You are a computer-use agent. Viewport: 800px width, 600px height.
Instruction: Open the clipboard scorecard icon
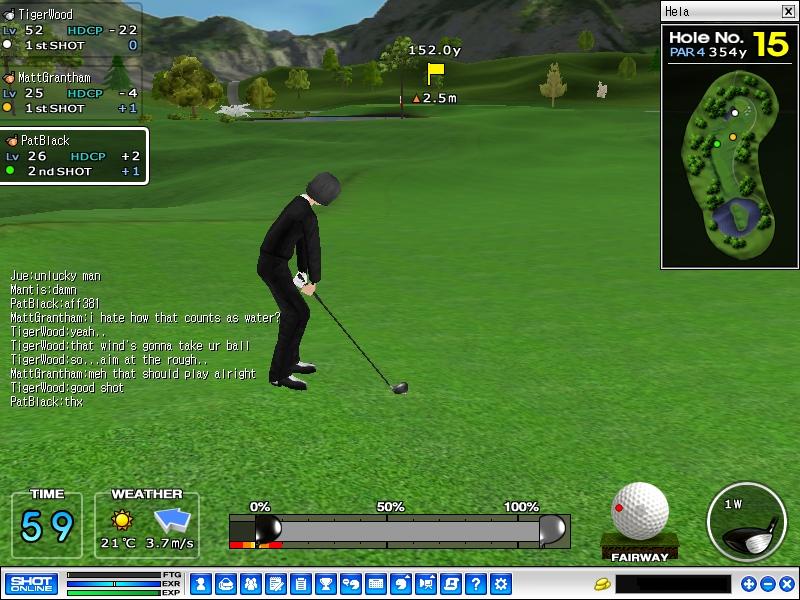[x=300, y=584]
